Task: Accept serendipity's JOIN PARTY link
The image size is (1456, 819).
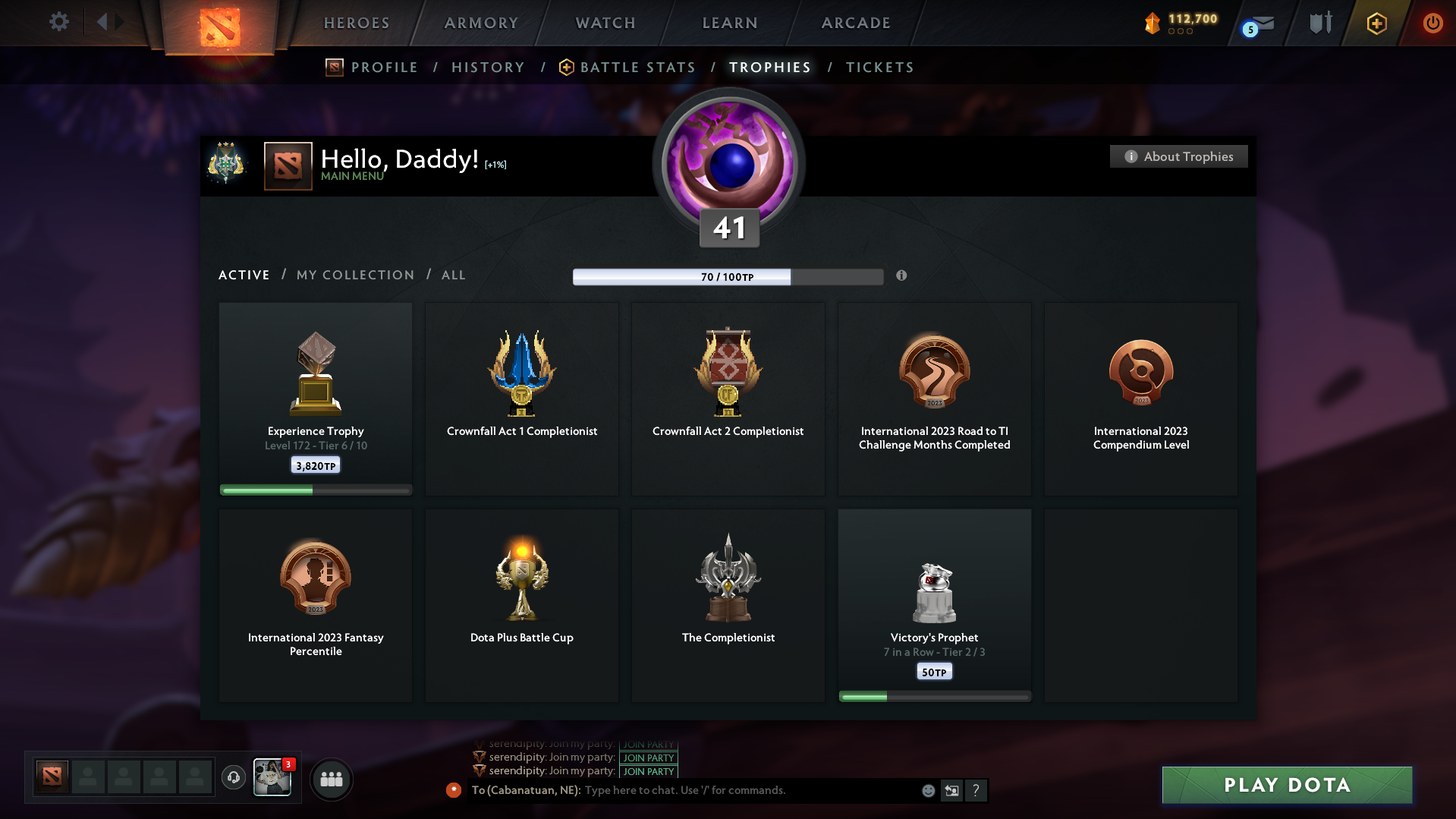Action: tap(647, 757)
